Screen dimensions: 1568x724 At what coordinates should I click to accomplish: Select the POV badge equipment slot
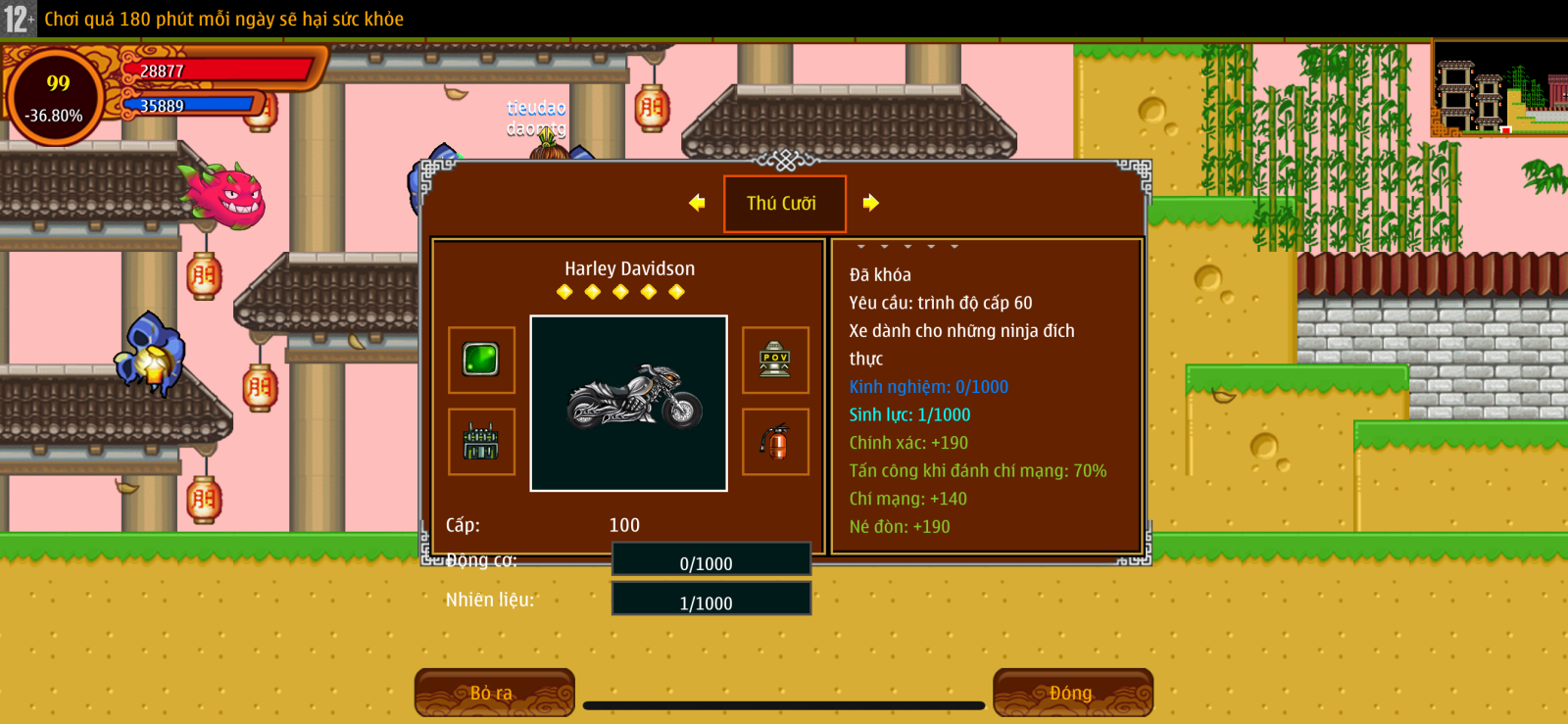tap(775, 360)
